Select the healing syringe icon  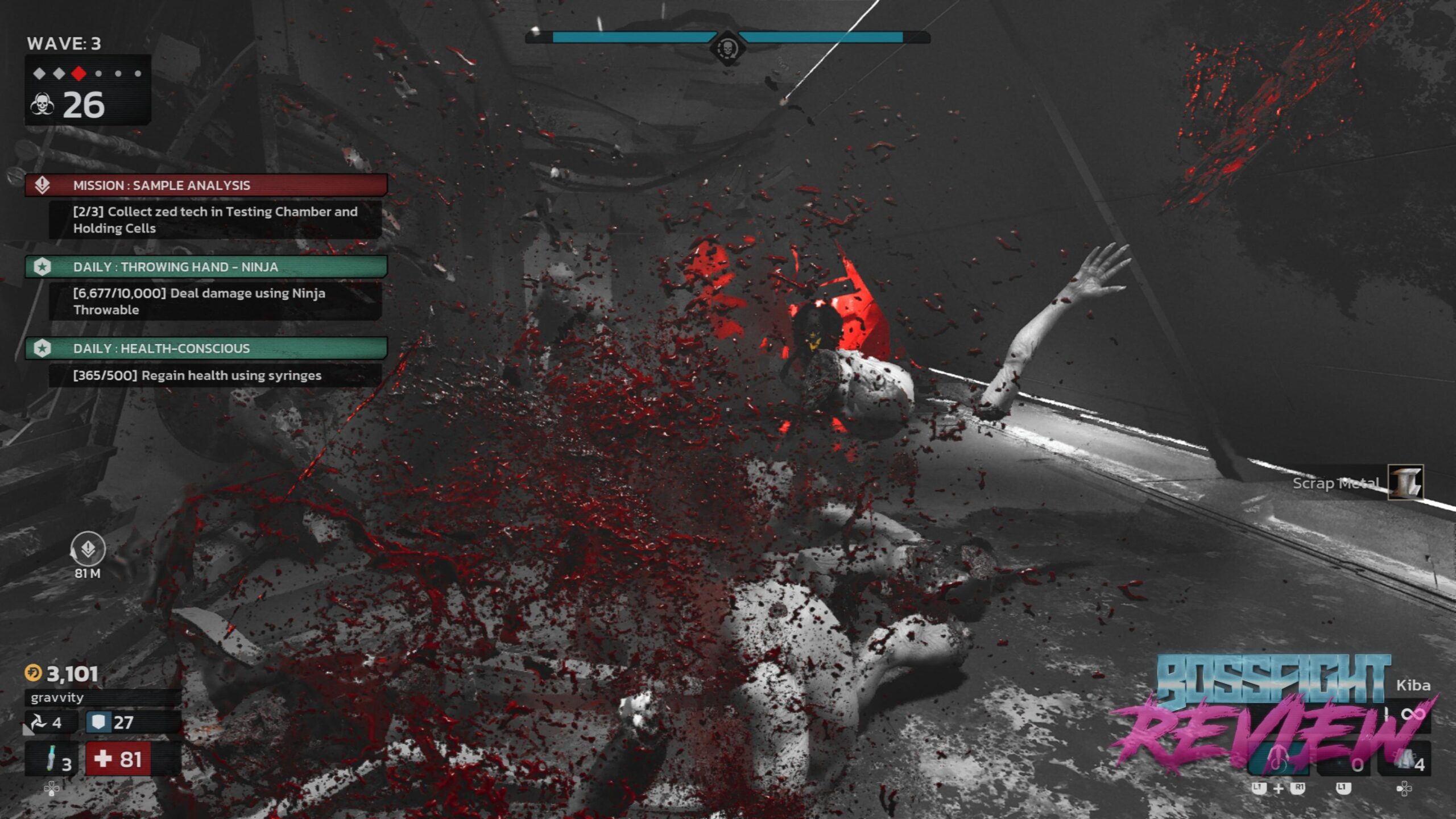[x=51, y=759]
